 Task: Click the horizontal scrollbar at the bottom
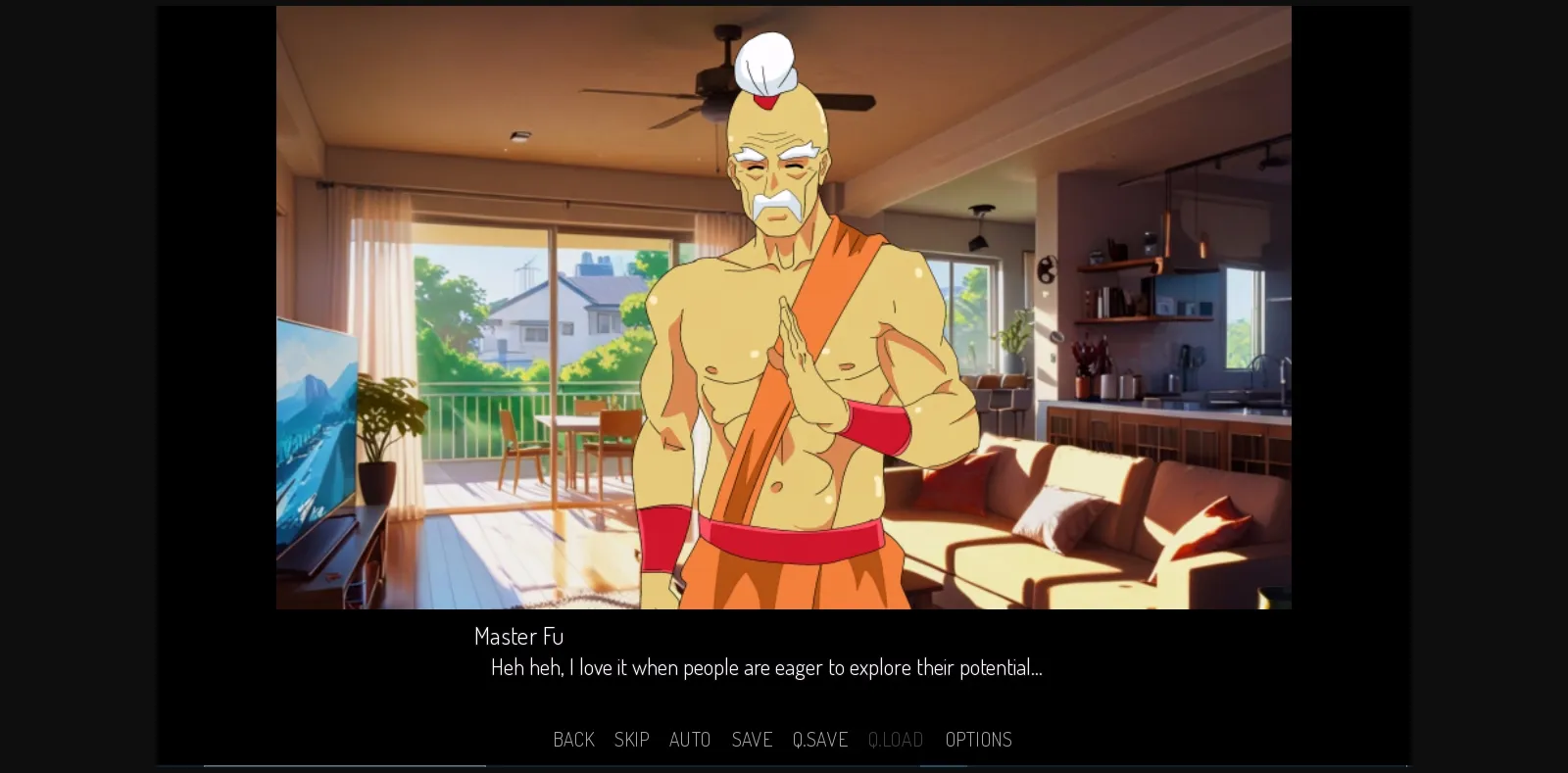click(x=345, y=767)
